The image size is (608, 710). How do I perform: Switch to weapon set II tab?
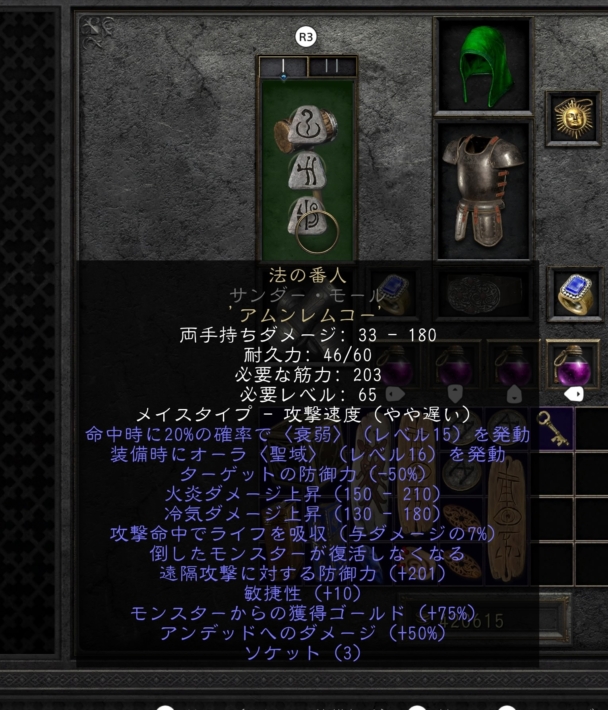point(333,67)
